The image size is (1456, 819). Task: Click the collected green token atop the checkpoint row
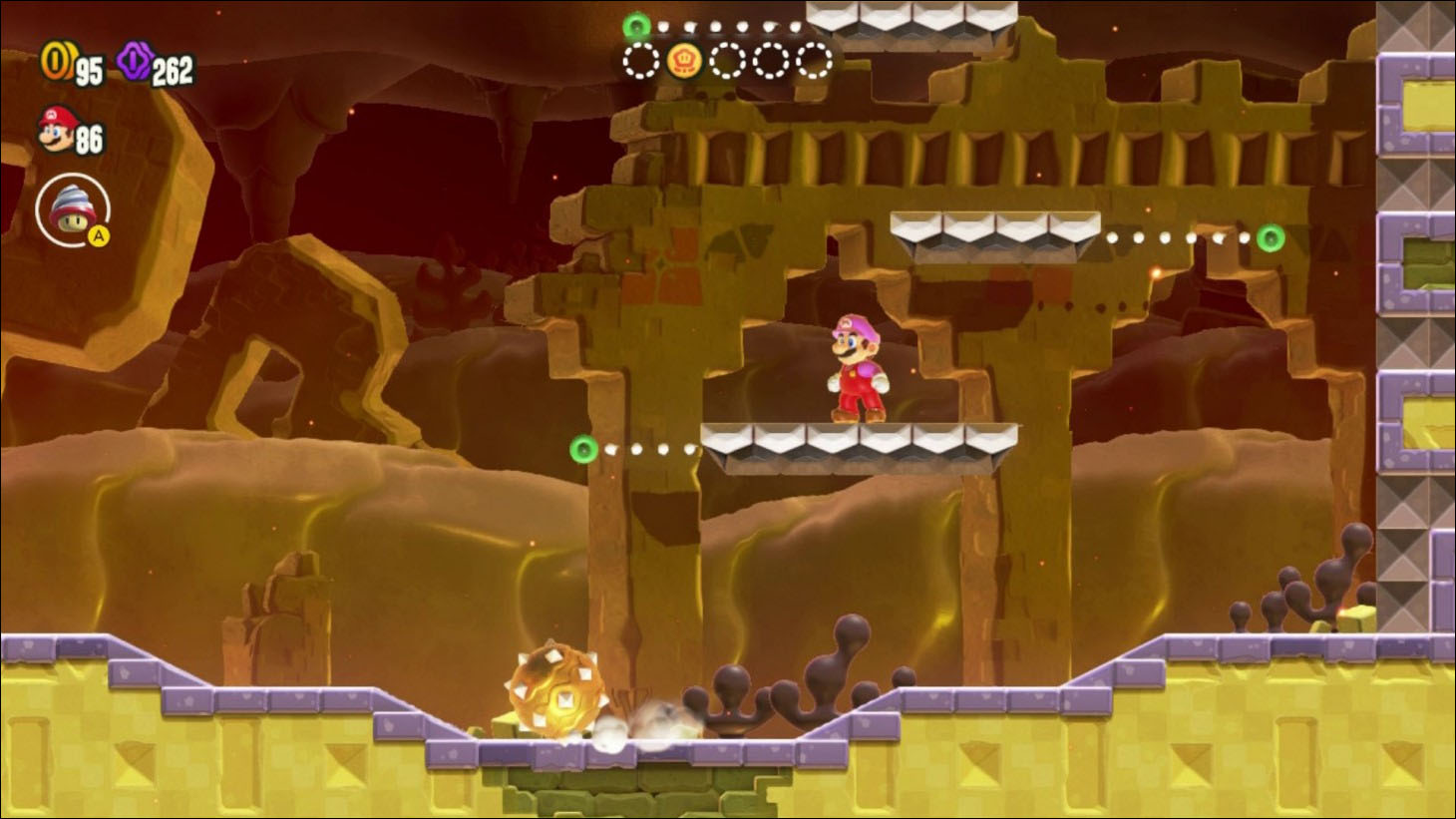coord(635,25)
